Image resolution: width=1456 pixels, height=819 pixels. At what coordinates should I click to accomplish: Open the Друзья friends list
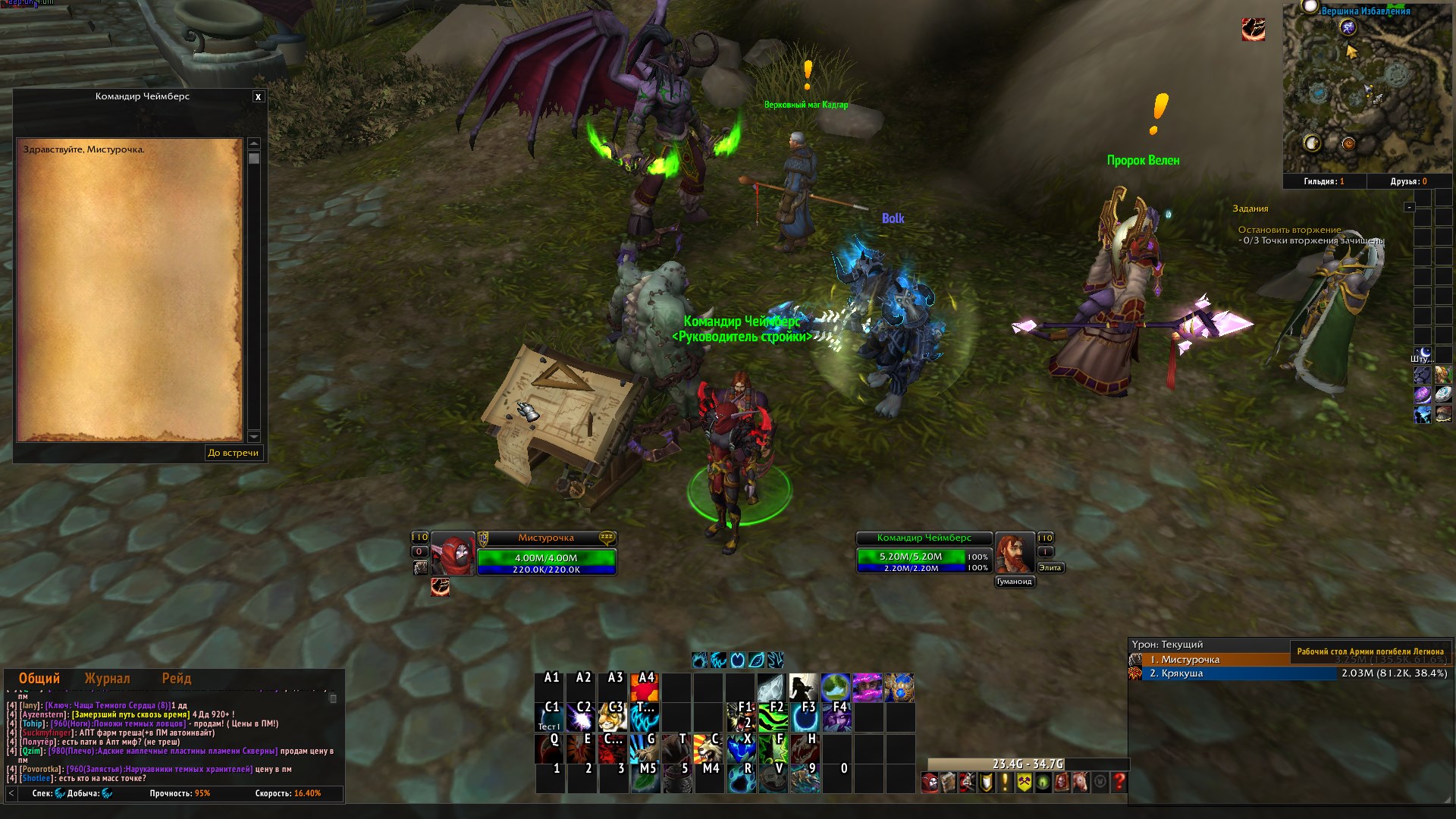(1408, 182)
